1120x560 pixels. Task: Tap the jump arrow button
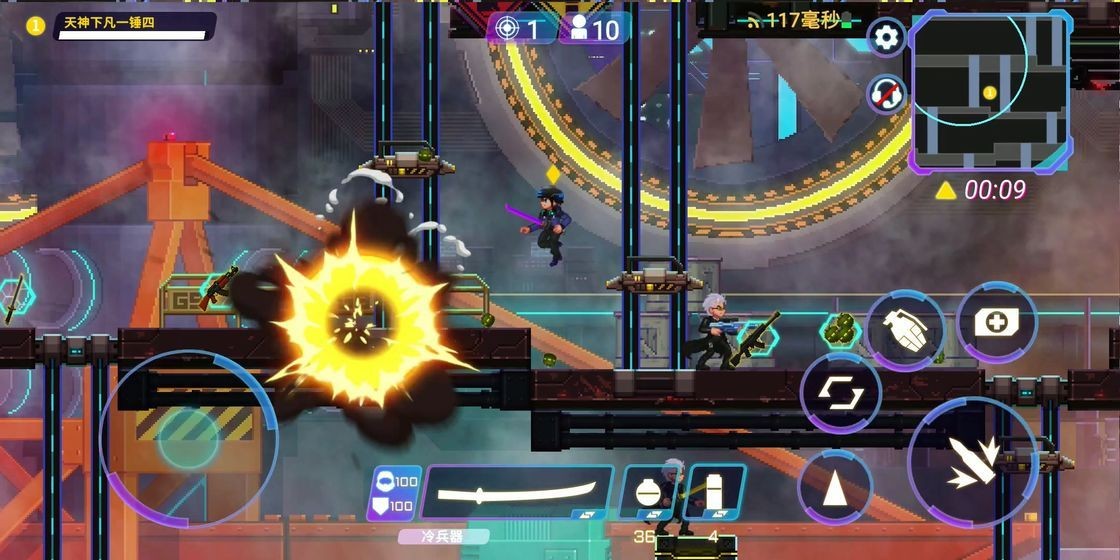click(x=834, y=487)
